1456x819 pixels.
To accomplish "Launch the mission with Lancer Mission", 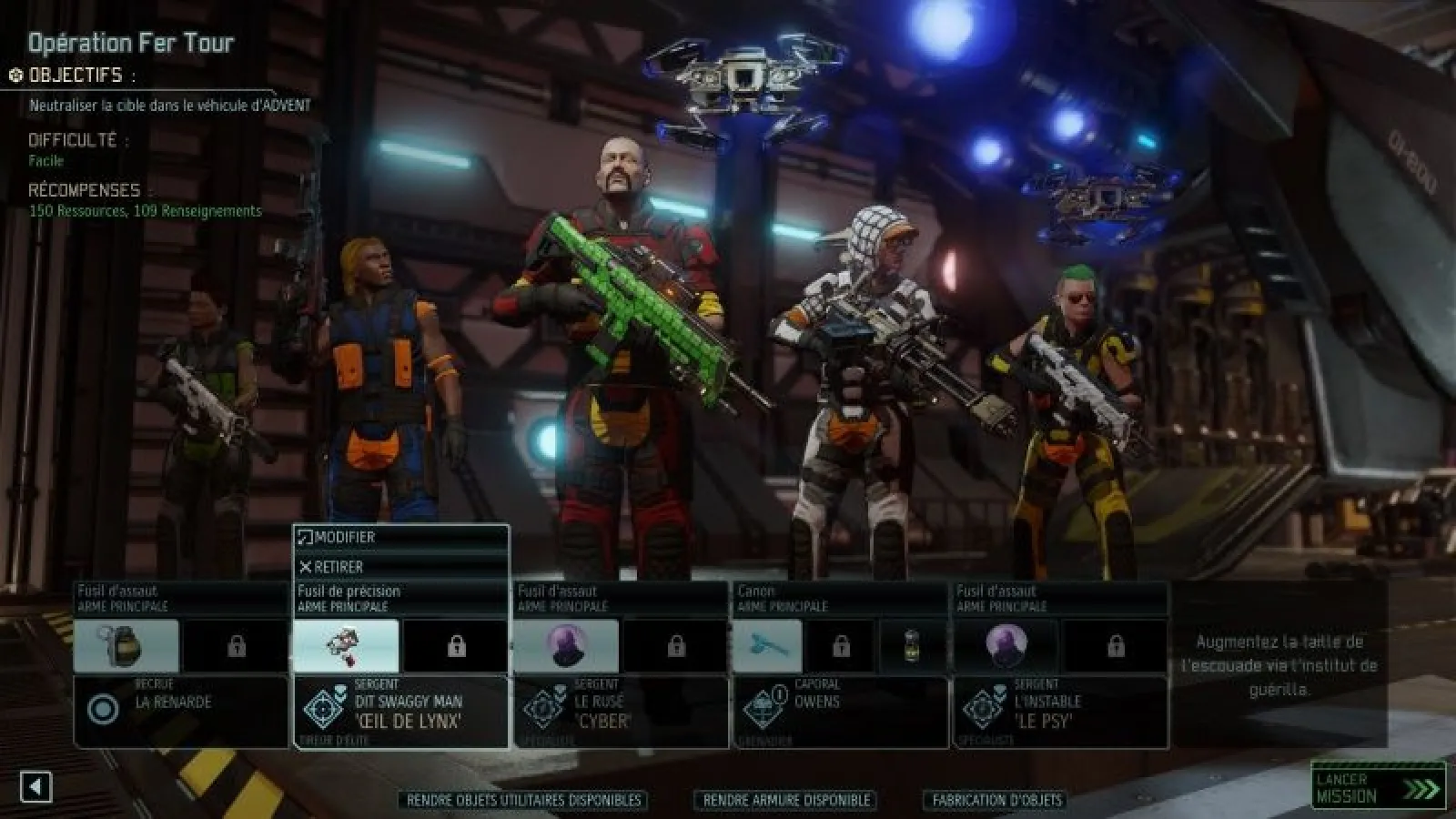I will [x=1378, y=786].
